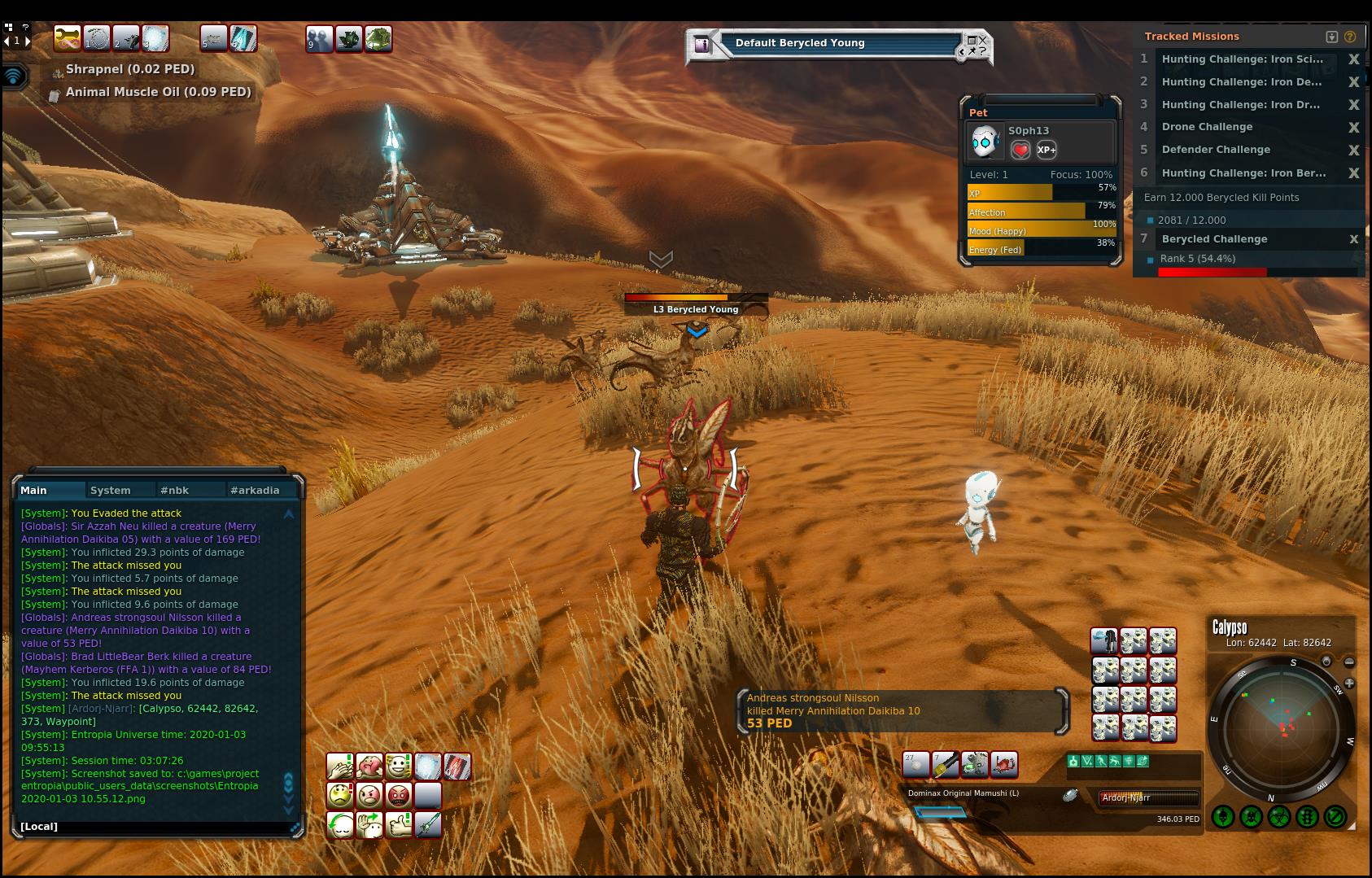Click the green biohazard button under radar
The width and height of the screenshot is (1372, 878).
[x=1278, y=816]
